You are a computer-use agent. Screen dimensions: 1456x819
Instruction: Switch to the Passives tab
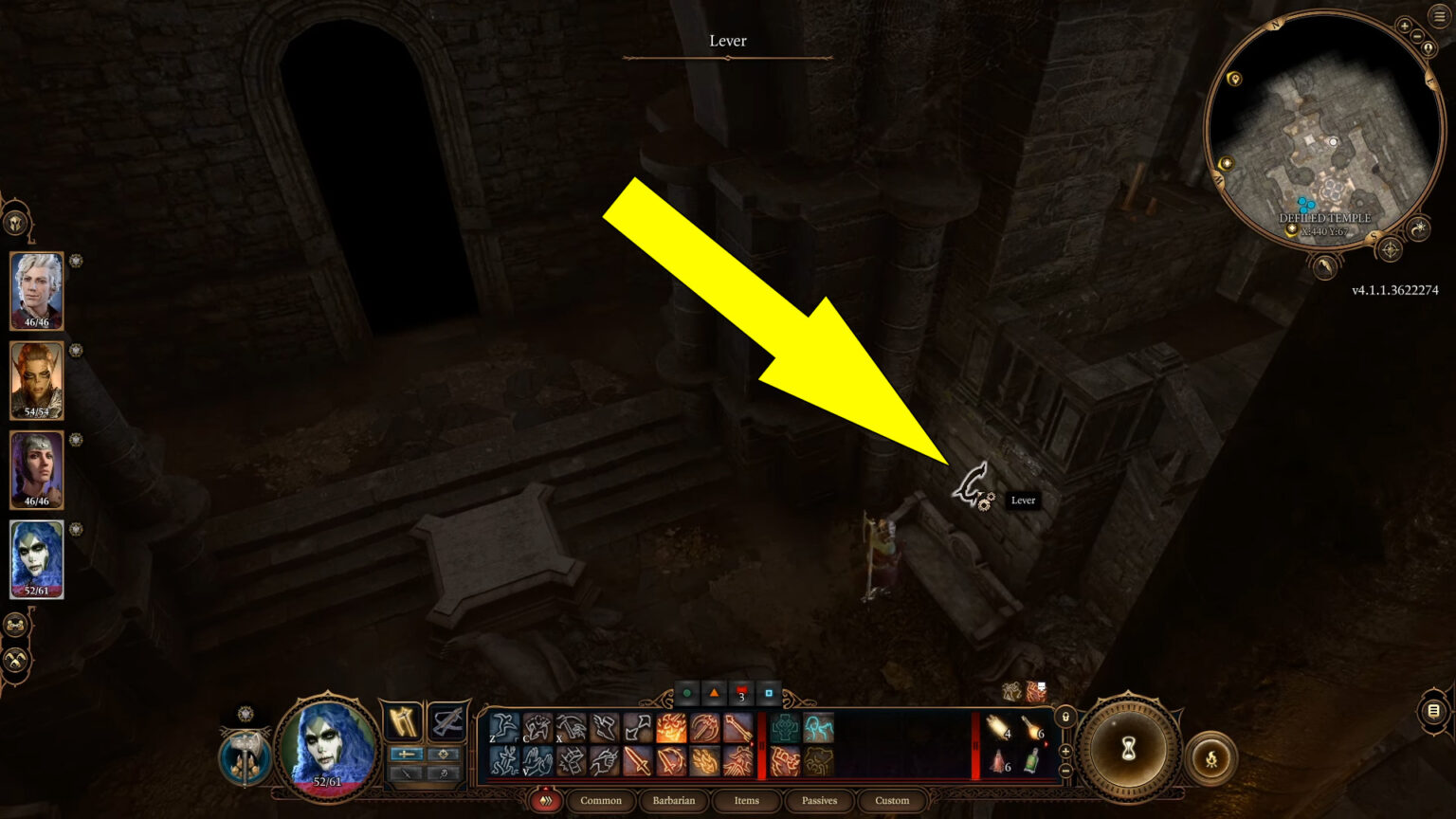coord(818,801)
